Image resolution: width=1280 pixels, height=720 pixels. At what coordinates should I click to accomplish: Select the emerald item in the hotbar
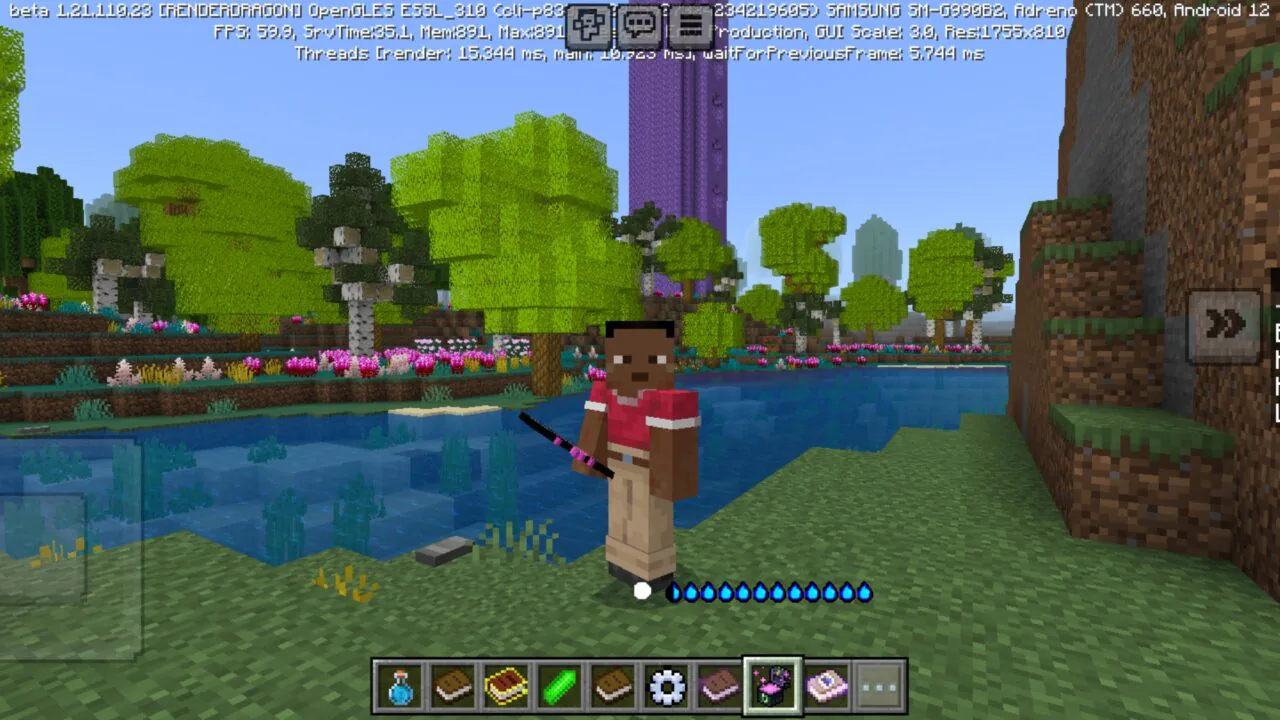[560, 686]
